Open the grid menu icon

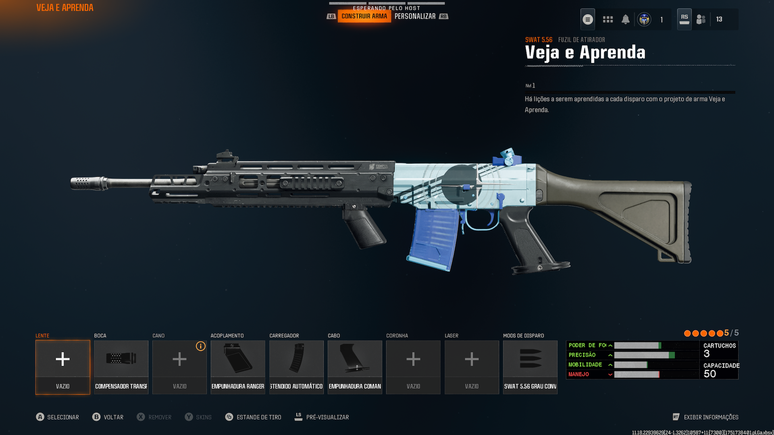(607, 19)
